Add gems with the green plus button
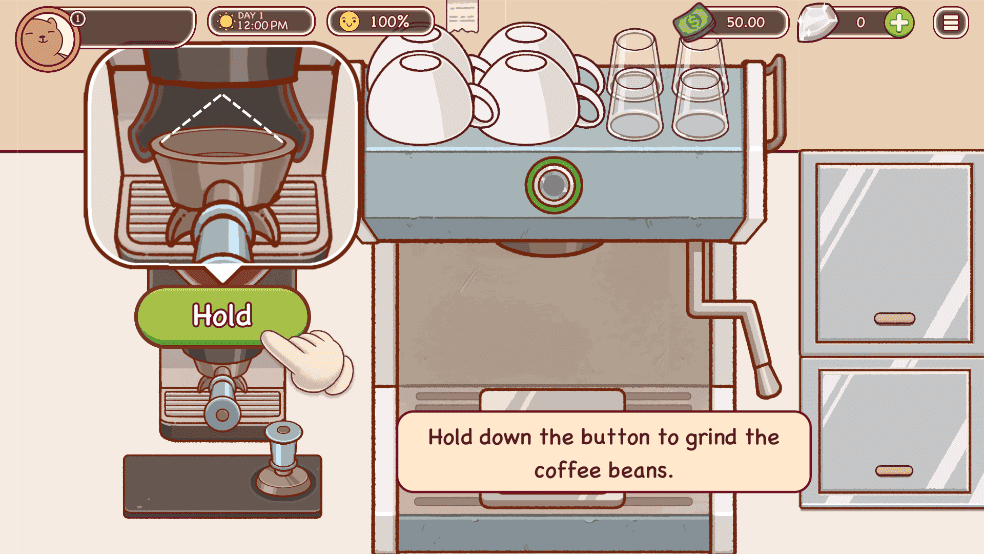The height and width of the screenshot is (554, 984). 899,22
